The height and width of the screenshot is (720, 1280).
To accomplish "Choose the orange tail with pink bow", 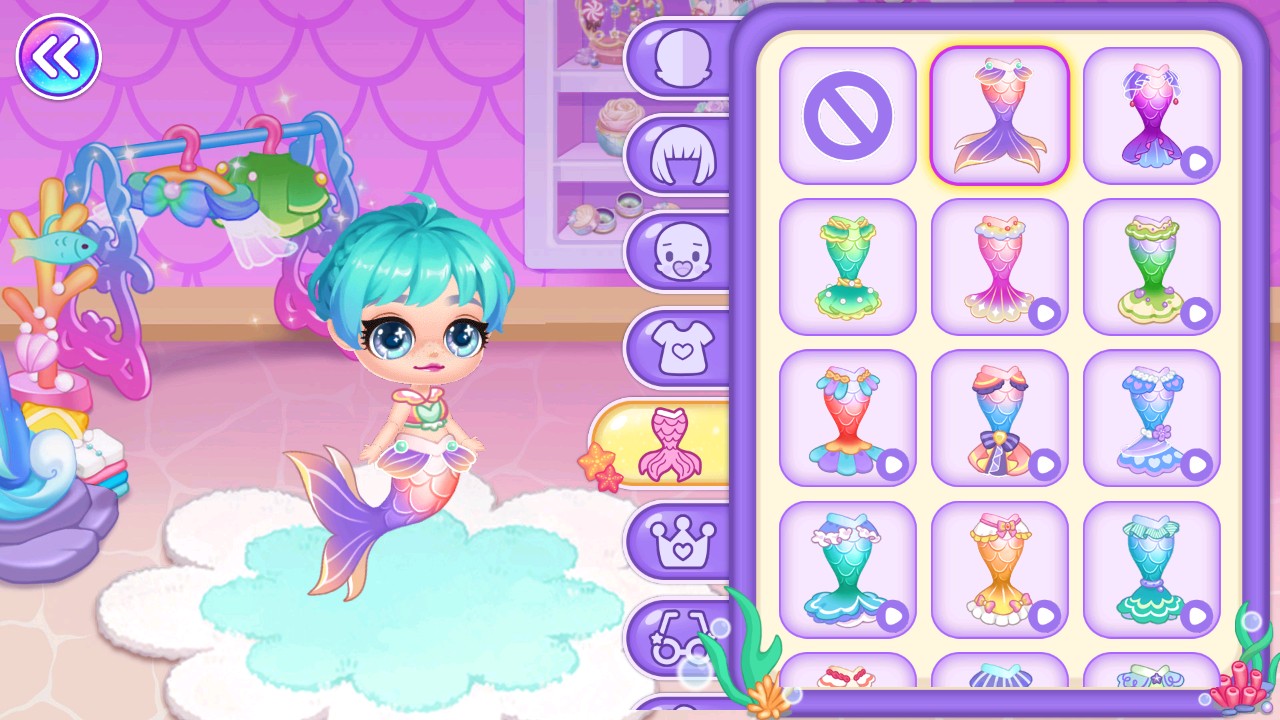I will click(999, 569).
